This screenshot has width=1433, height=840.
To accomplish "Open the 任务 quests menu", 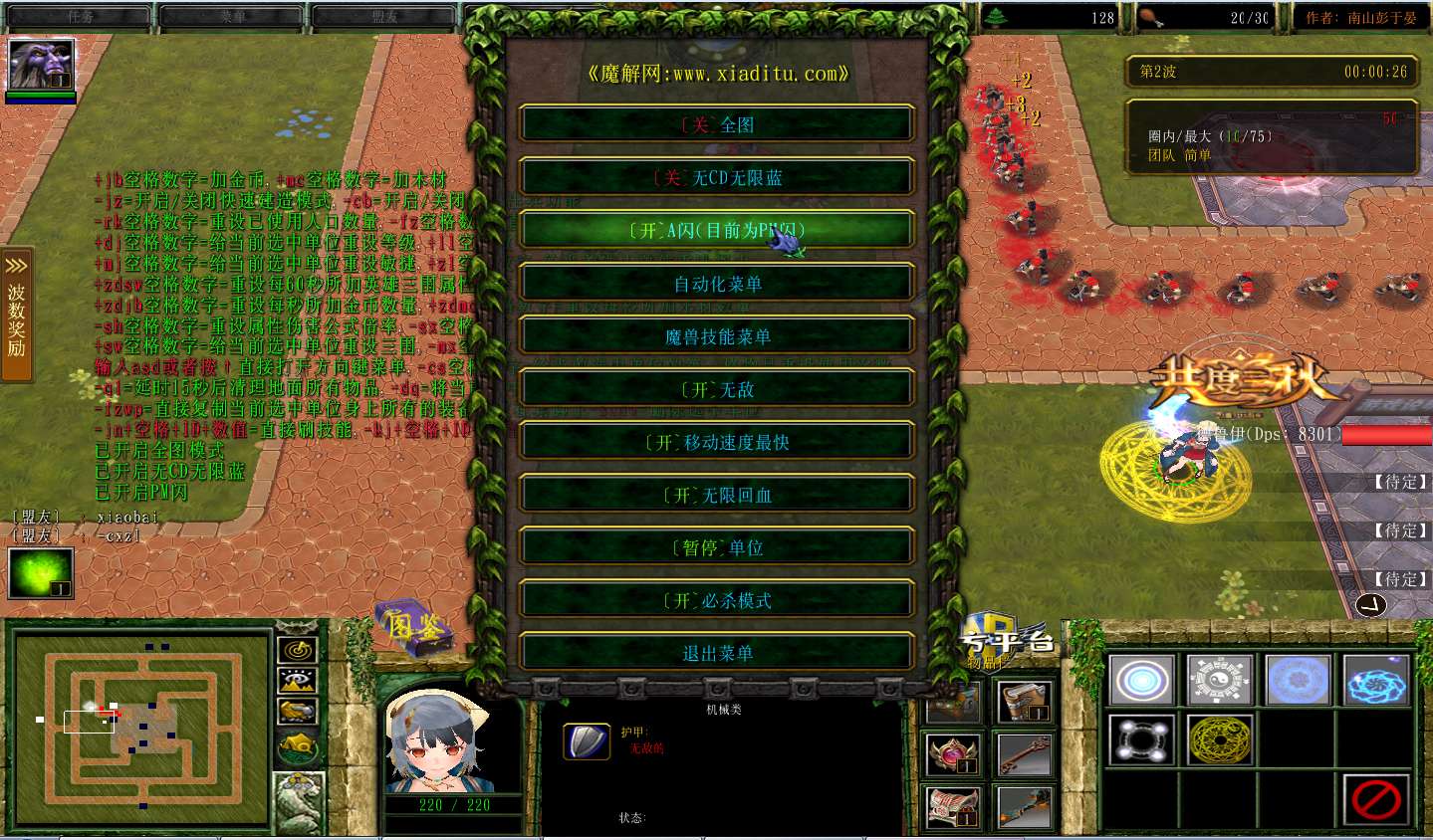I will (x=82, y=14).
